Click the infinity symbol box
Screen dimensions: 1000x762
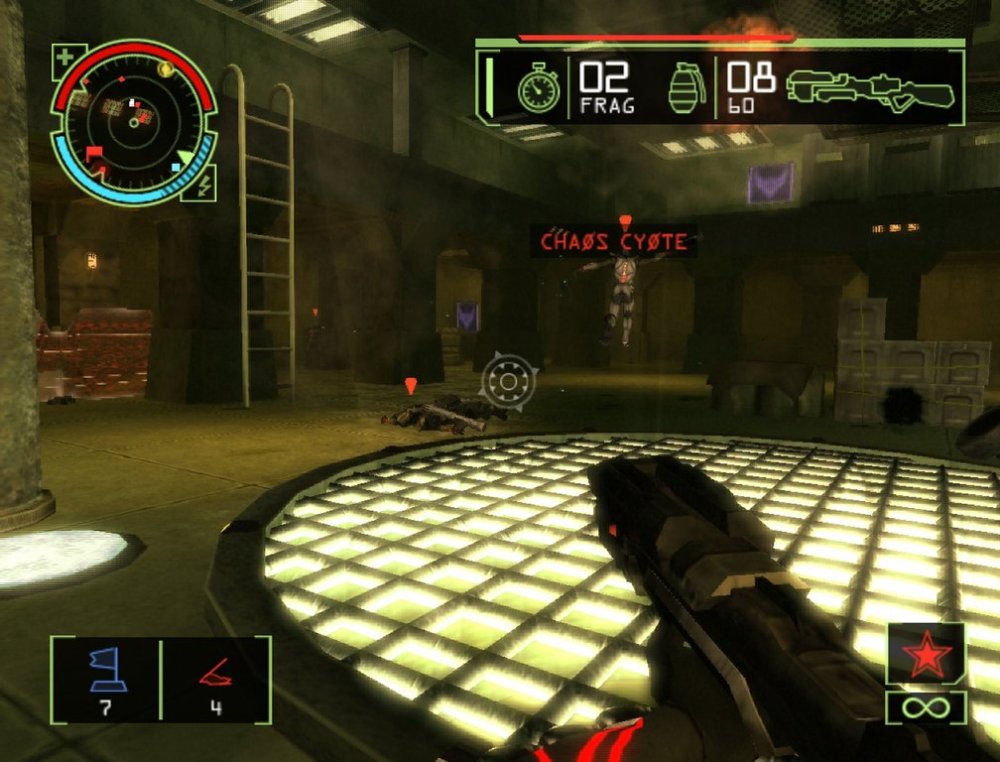click(925, 708)
